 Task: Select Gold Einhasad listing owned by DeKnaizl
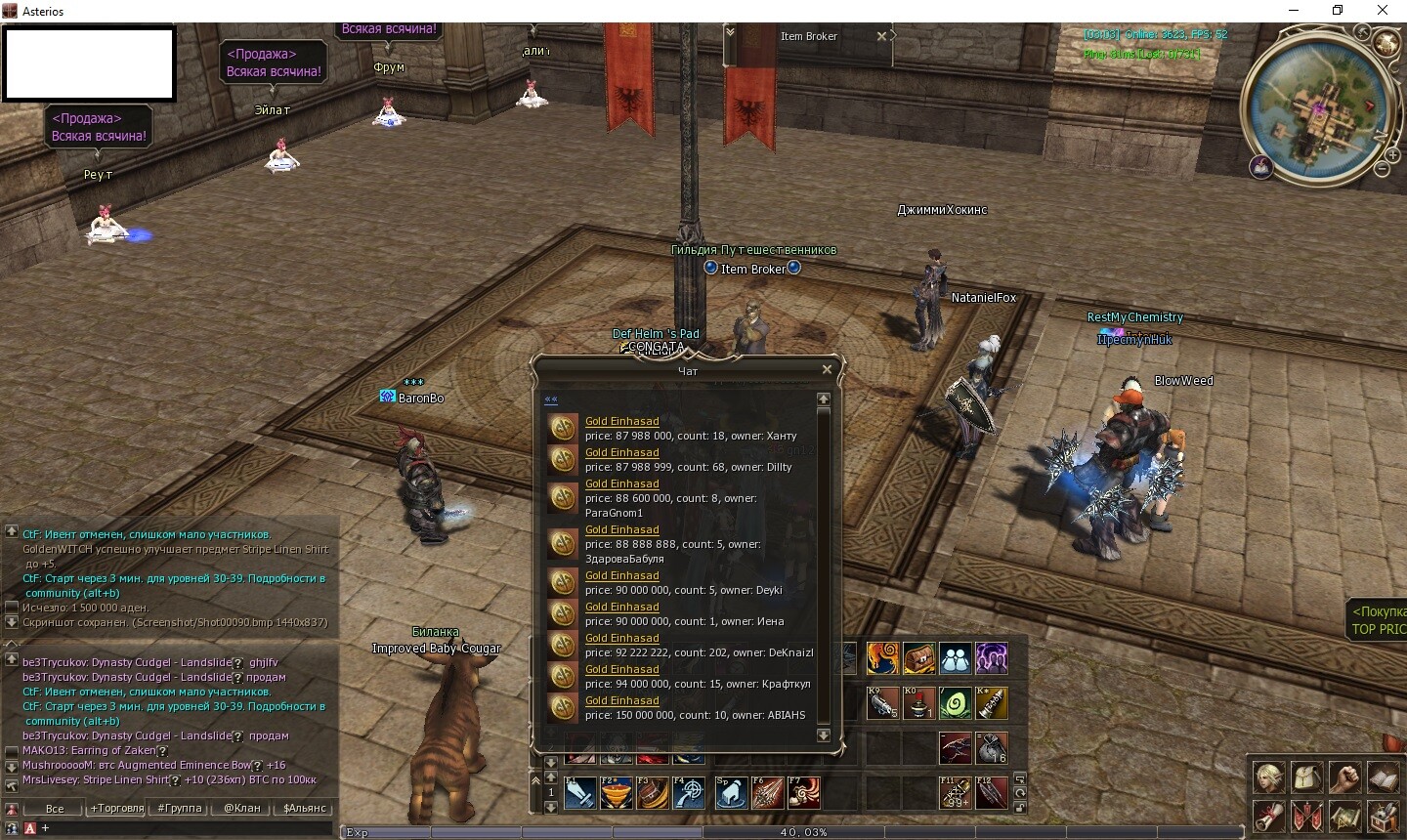(x=621, y=638)
